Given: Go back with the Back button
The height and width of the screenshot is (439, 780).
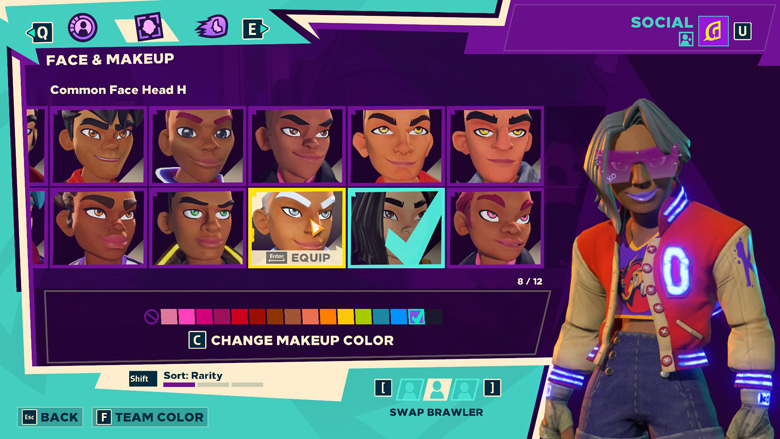Looking at the screenshot, I should click(50, 417).
